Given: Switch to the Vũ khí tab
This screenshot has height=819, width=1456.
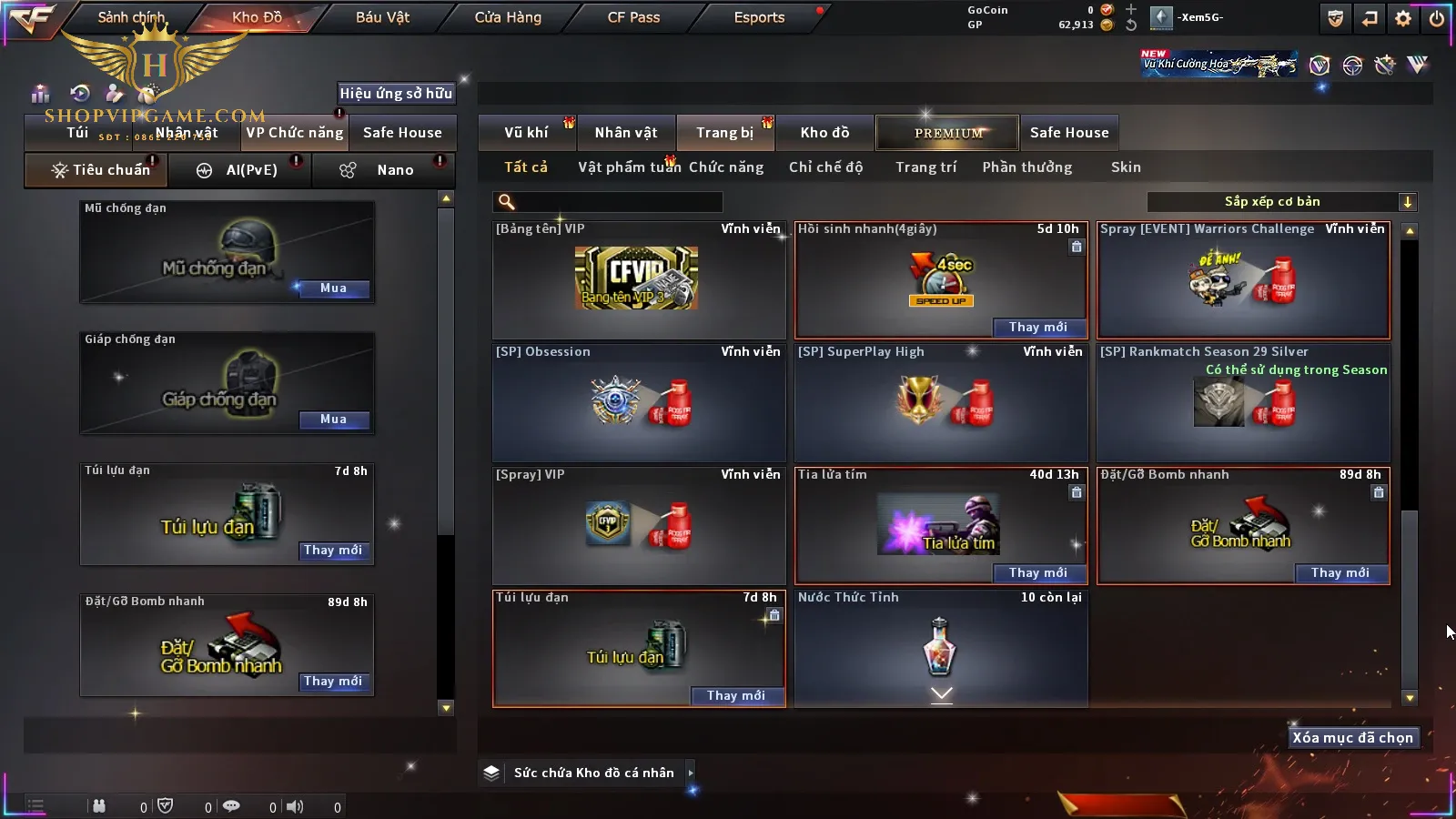Looking at the screenshot, I should click(526, 133).
